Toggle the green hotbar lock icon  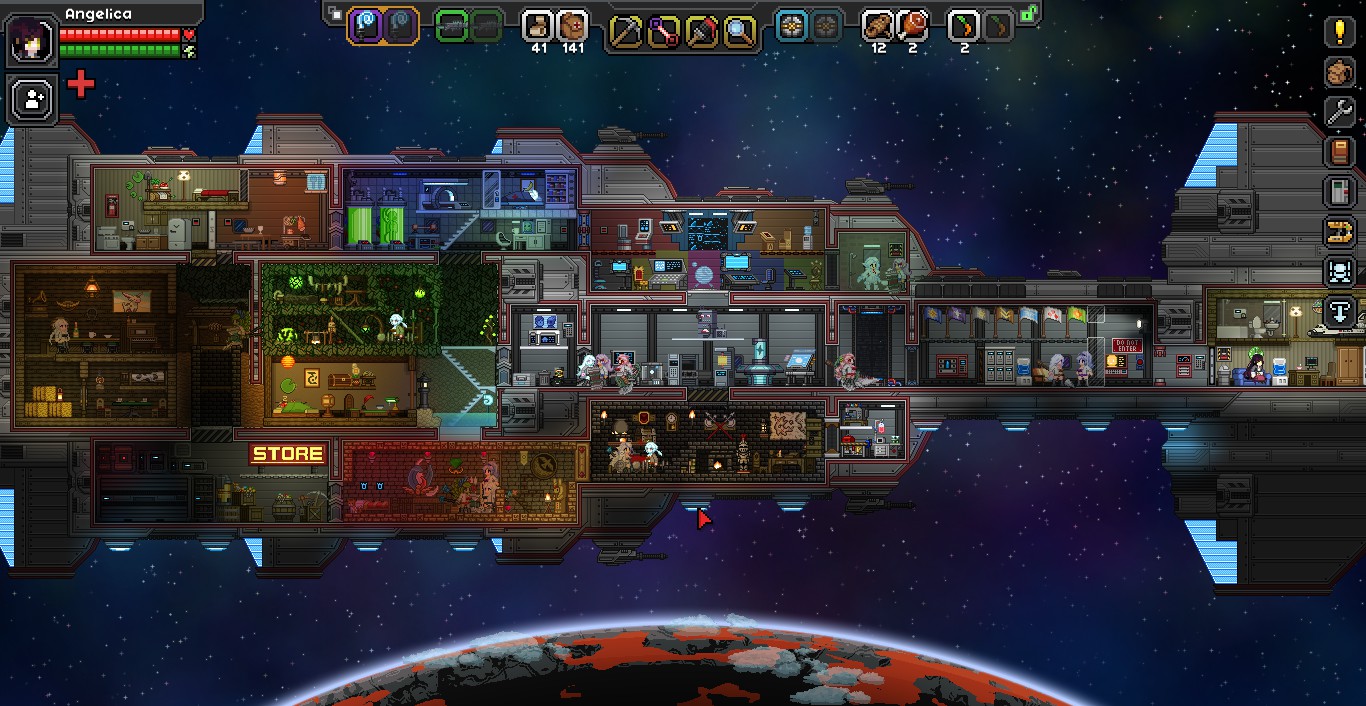(1028, 14)
